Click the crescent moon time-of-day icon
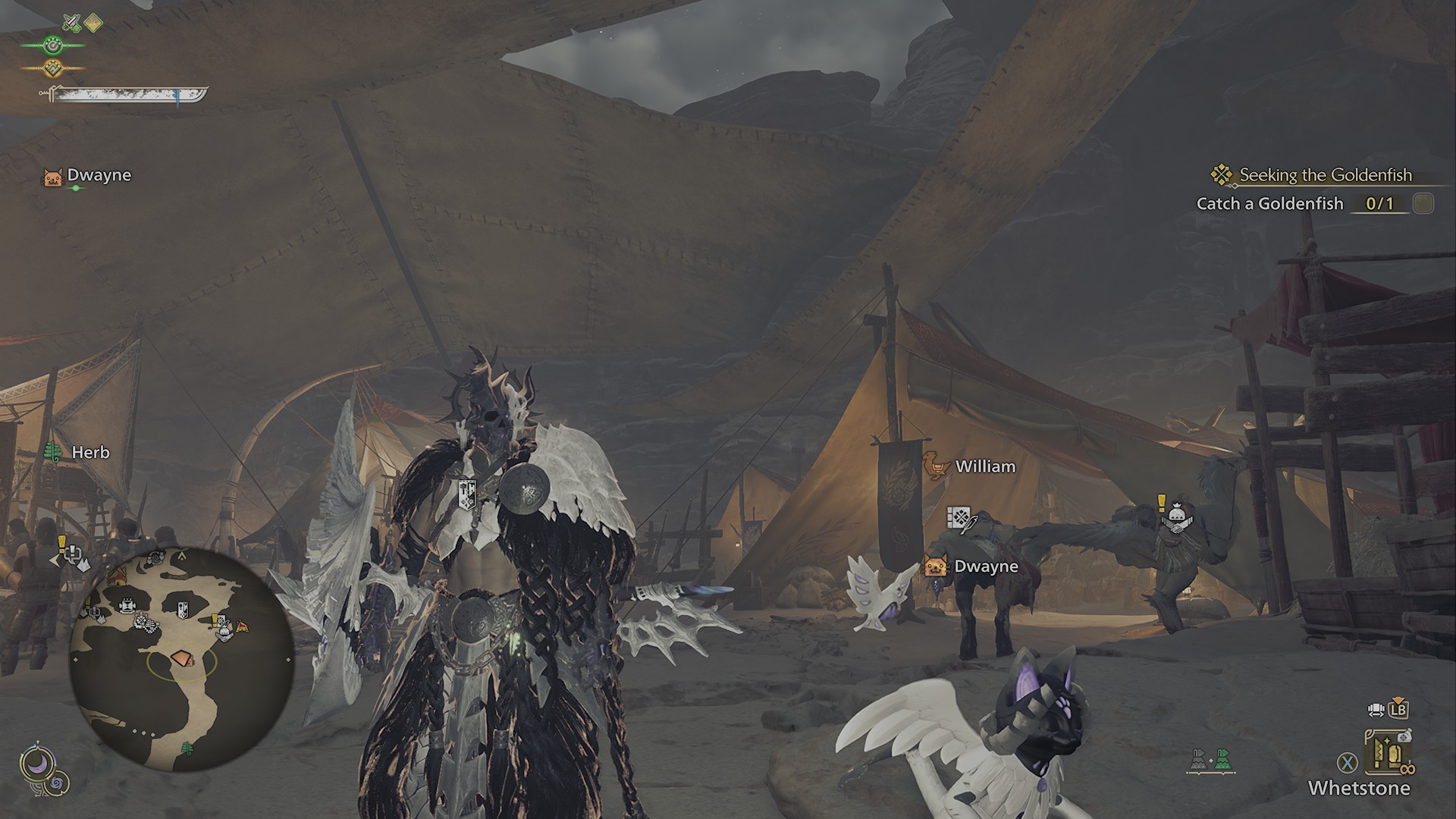 [35, 764]
